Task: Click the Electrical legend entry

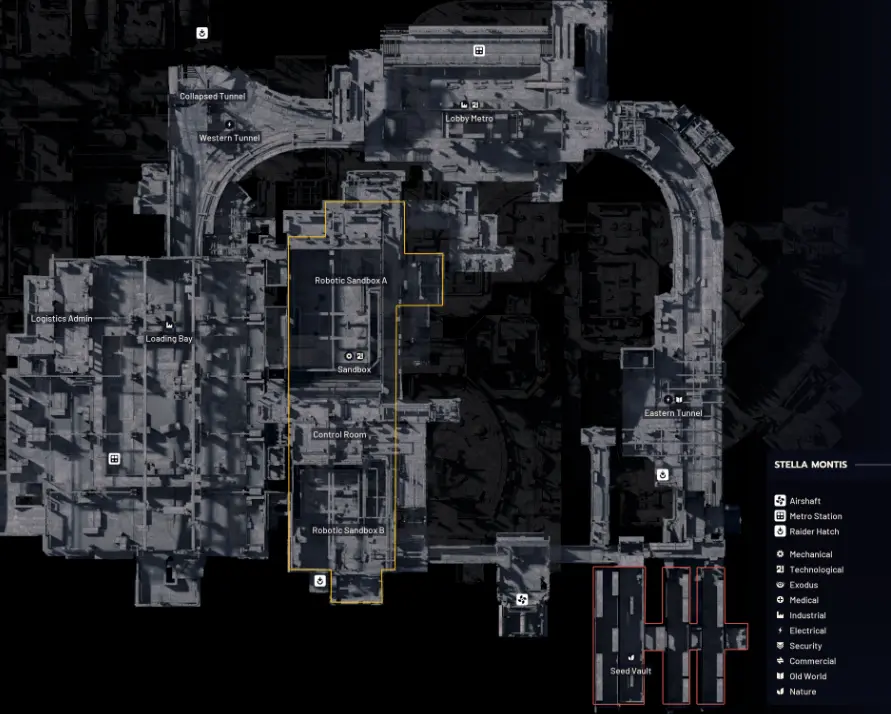Action: tap(807, 631)
